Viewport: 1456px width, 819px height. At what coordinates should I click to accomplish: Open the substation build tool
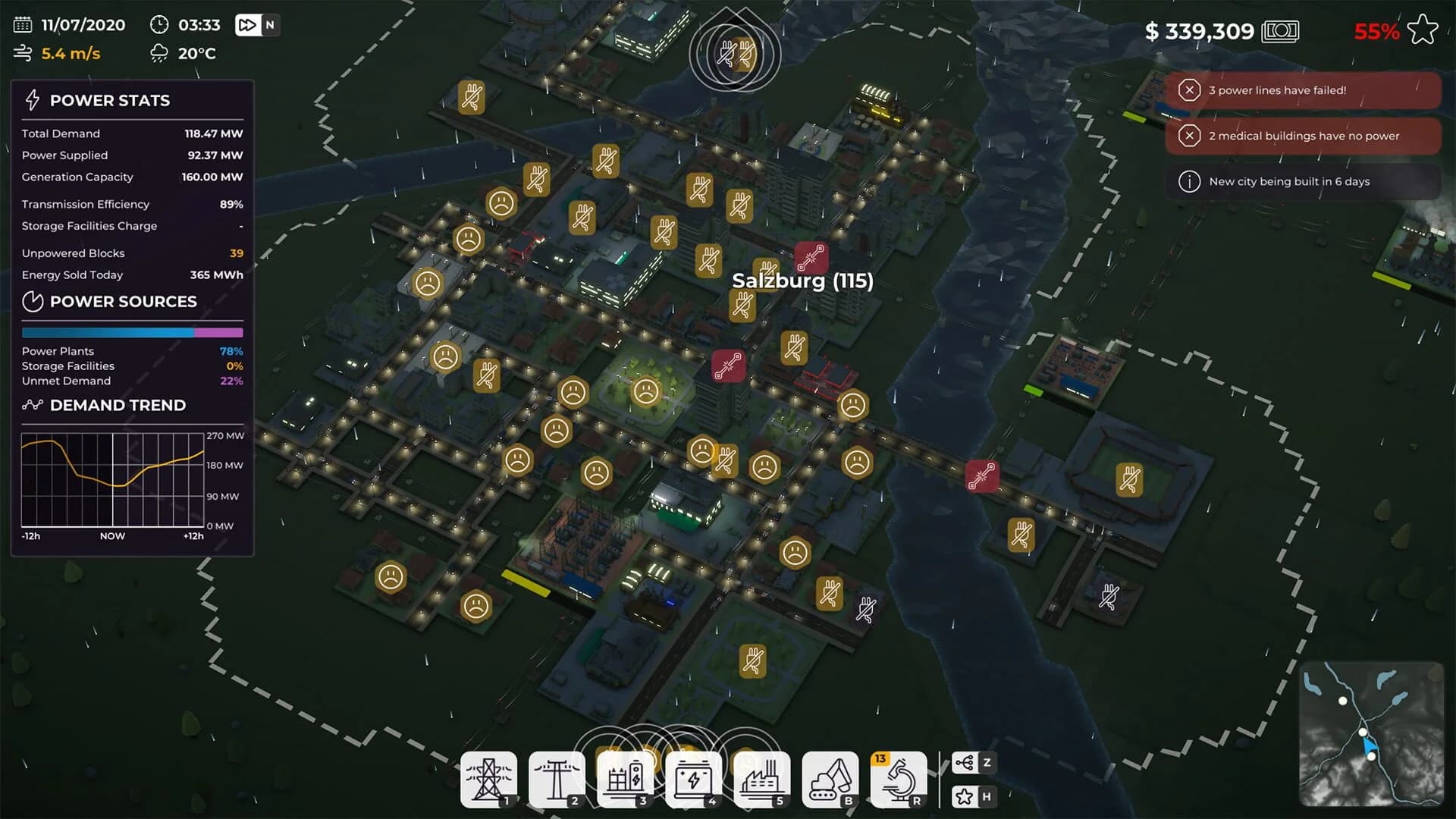(x=625, y=777)
